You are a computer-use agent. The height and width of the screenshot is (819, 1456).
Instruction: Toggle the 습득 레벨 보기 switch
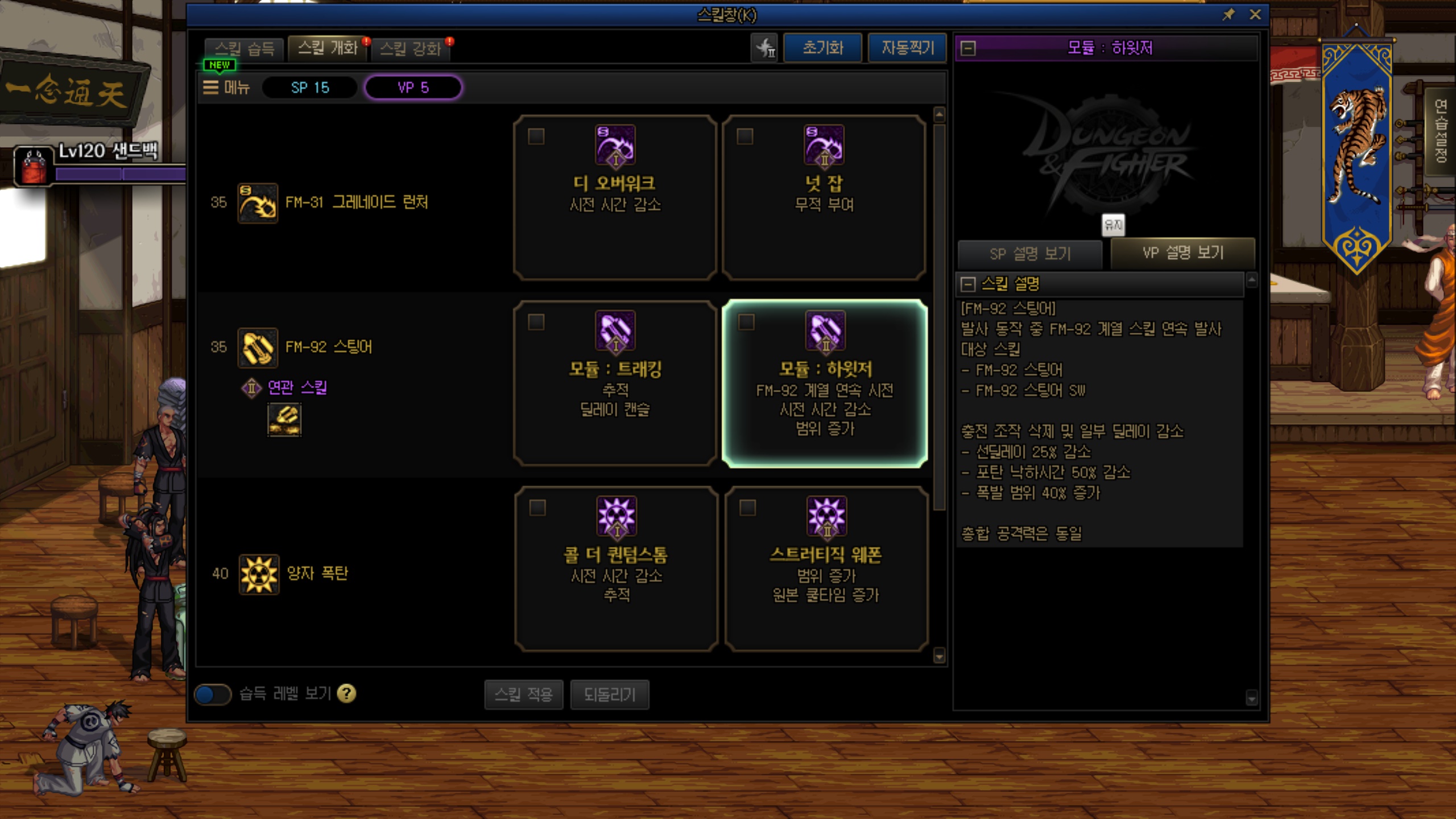[213, 694]
